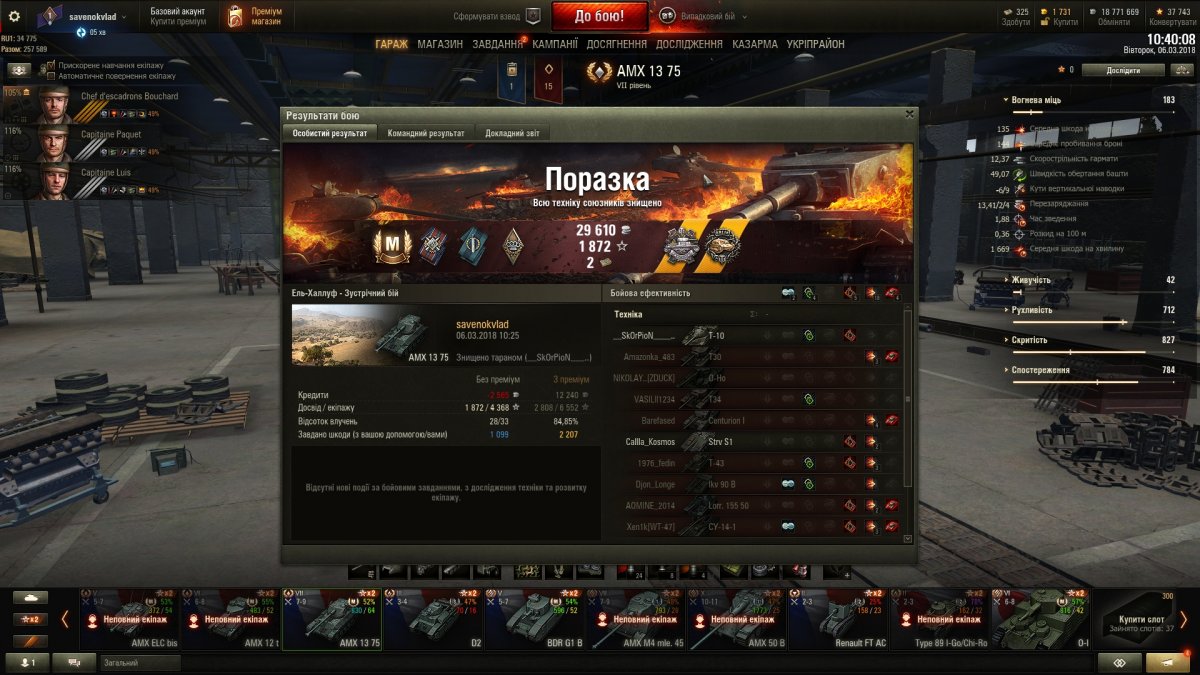Open the "МАГАЗИН" menu

tap(440, 44)
